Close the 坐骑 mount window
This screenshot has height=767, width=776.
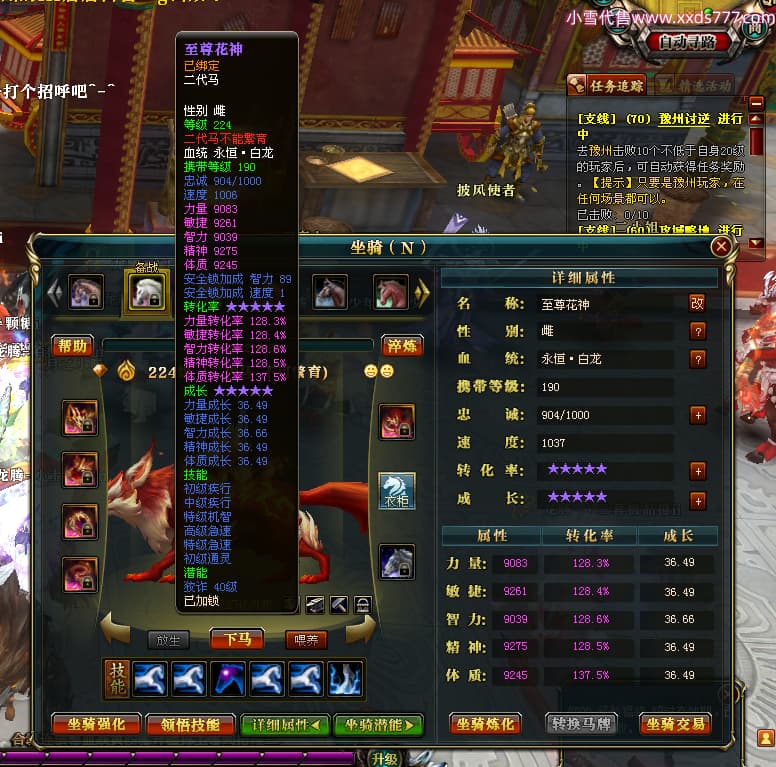click(x=720, y=247)
